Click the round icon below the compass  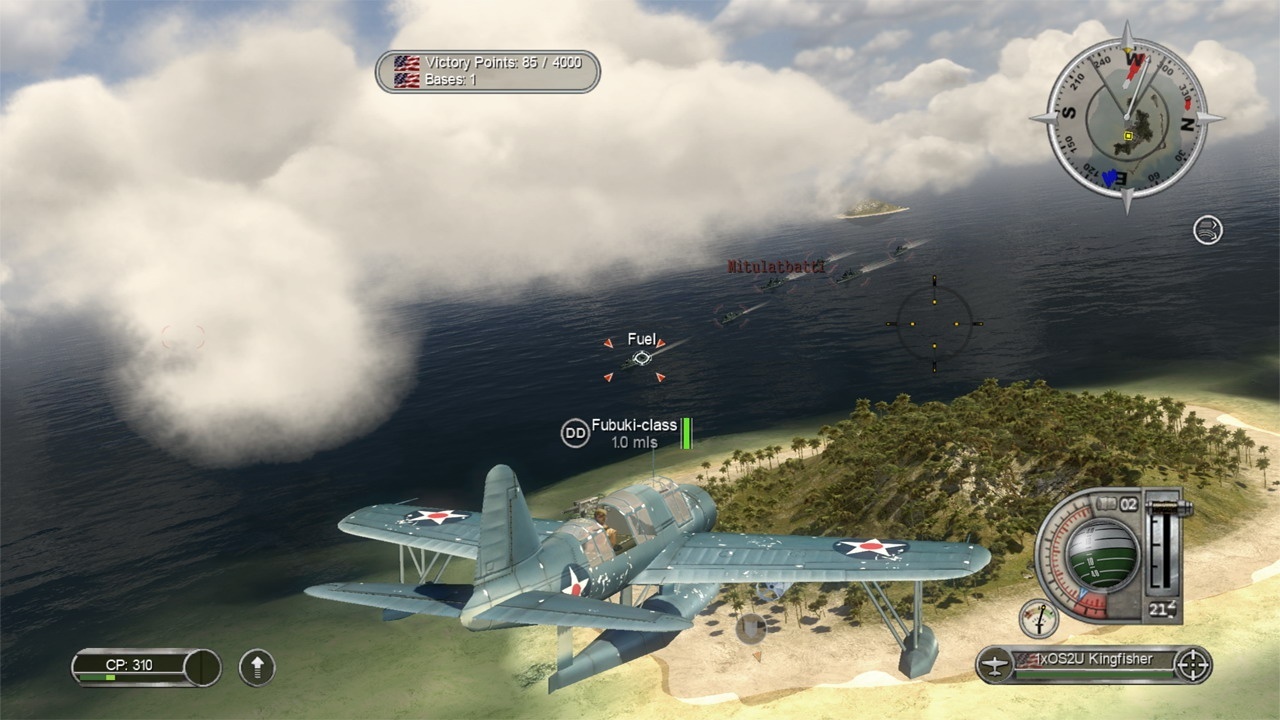[1208, 230]
